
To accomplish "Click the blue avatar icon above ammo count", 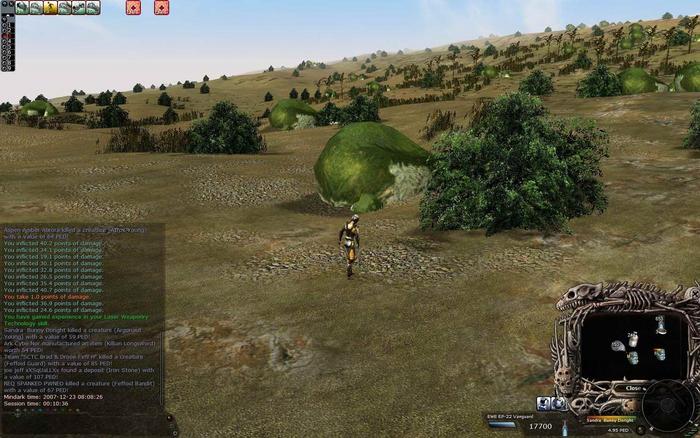I will tap(545, 404).
